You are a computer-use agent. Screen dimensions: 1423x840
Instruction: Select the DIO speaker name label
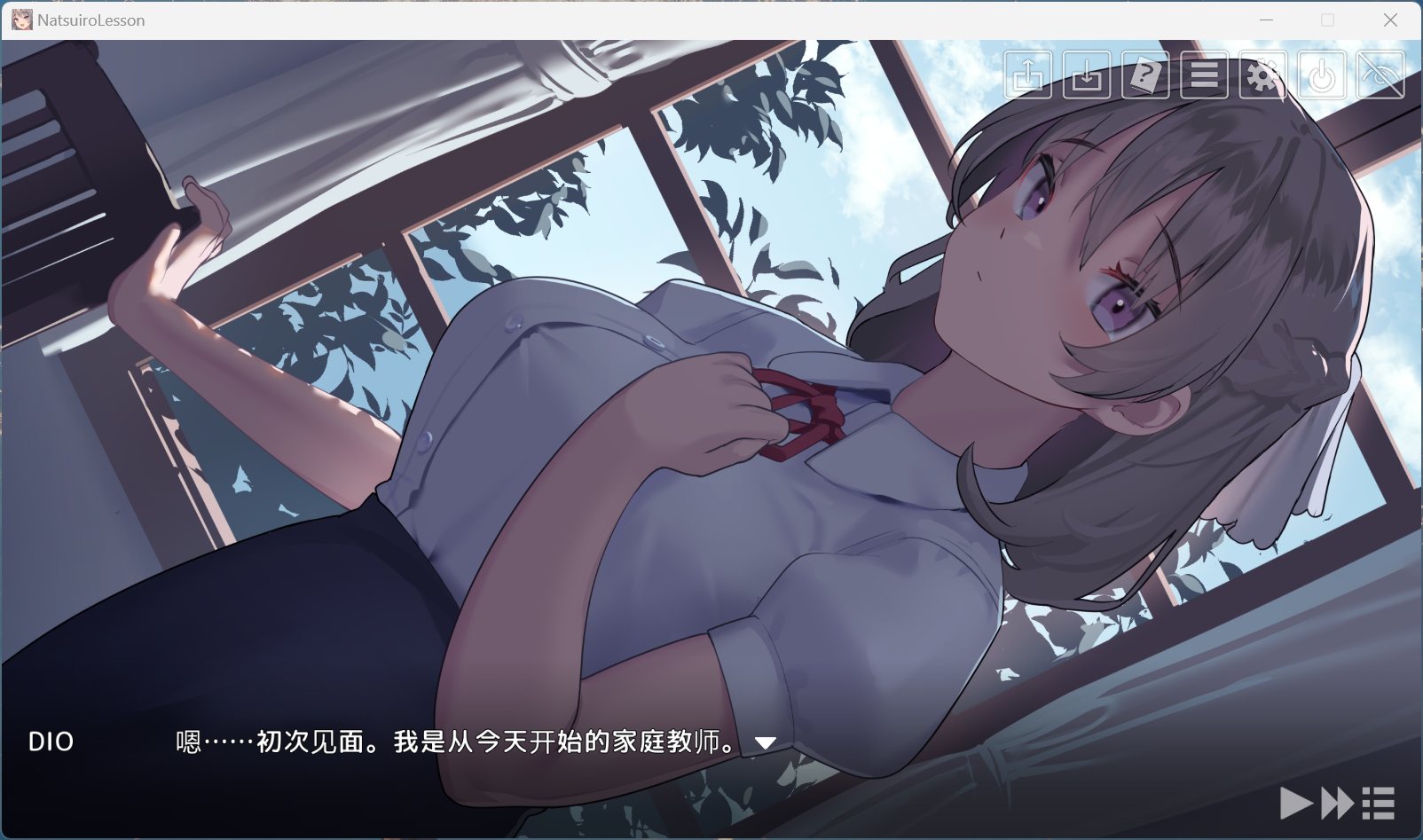tap(51, 742)
